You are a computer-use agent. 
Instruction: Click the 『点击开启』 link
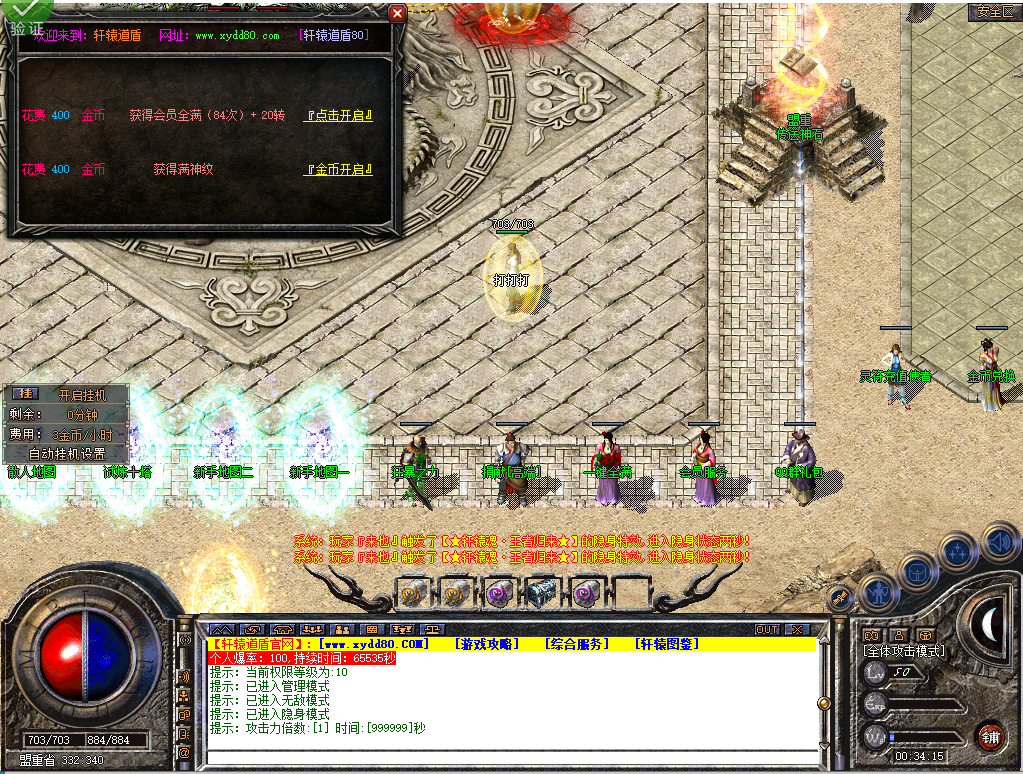coord(338,116)
